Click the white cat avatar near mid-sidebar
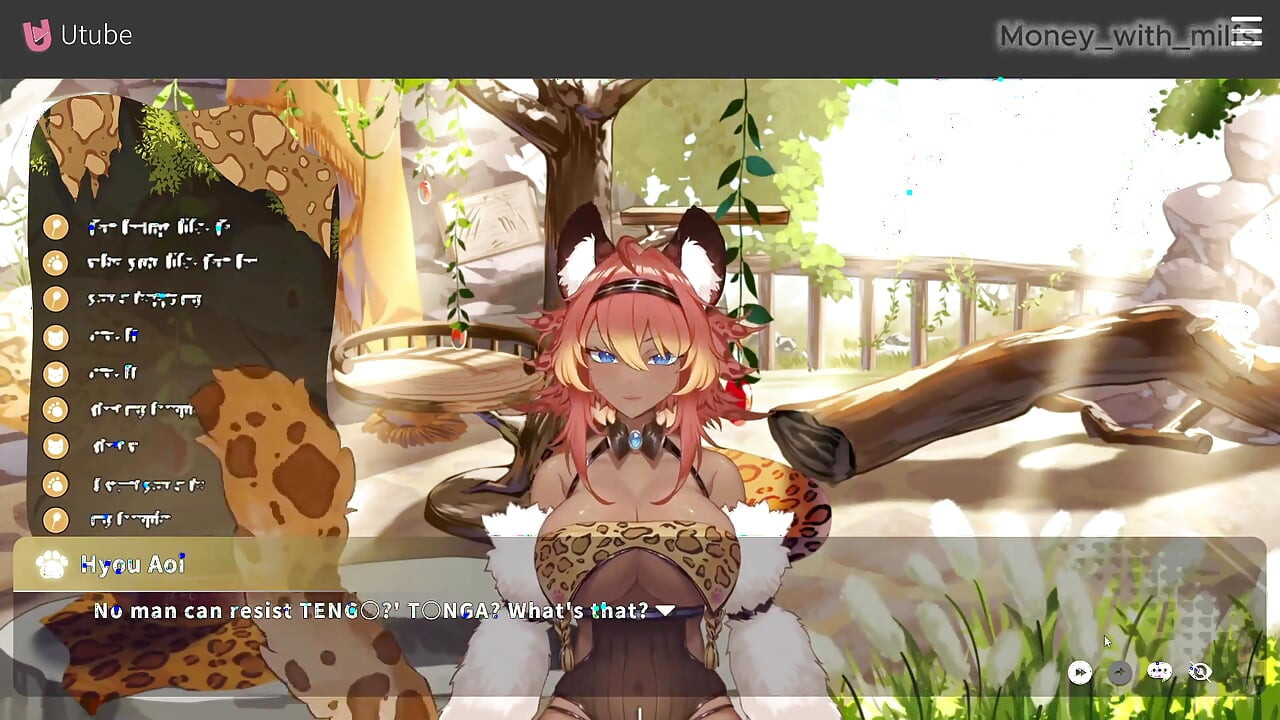The height and width of the screenshot is (720, 1280). point(57,373)
